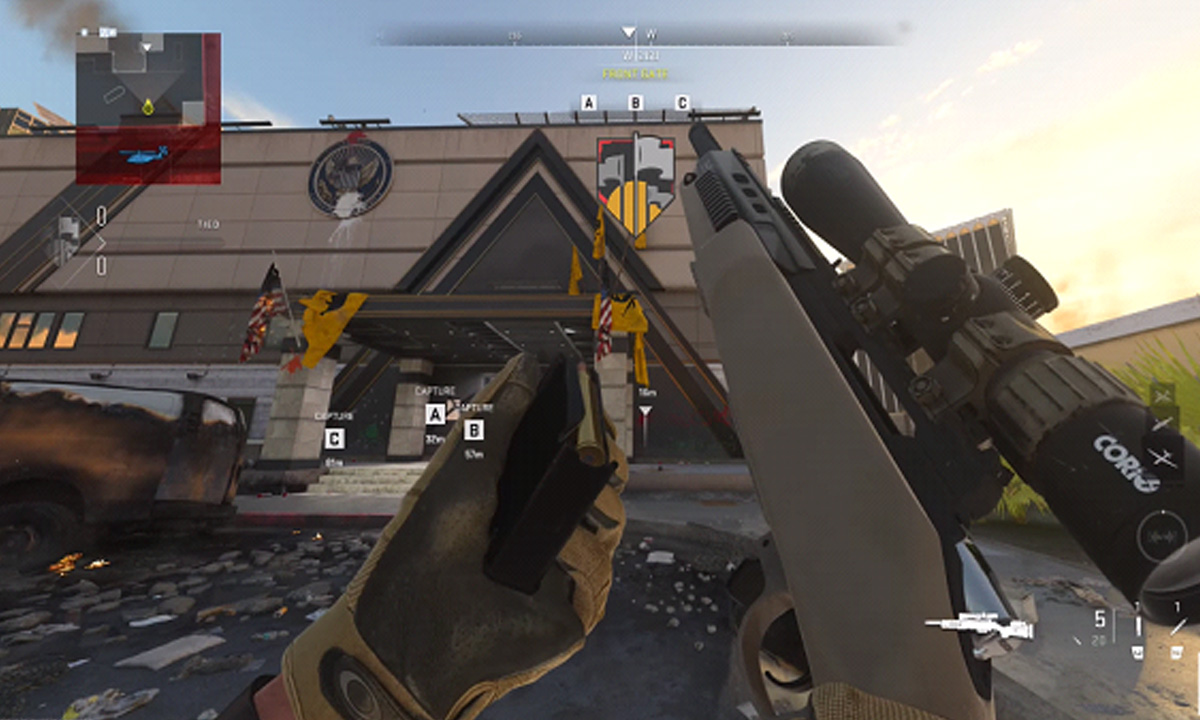
Task: Ping the Capture A marker at 32m
Action: tap(435, 413)
